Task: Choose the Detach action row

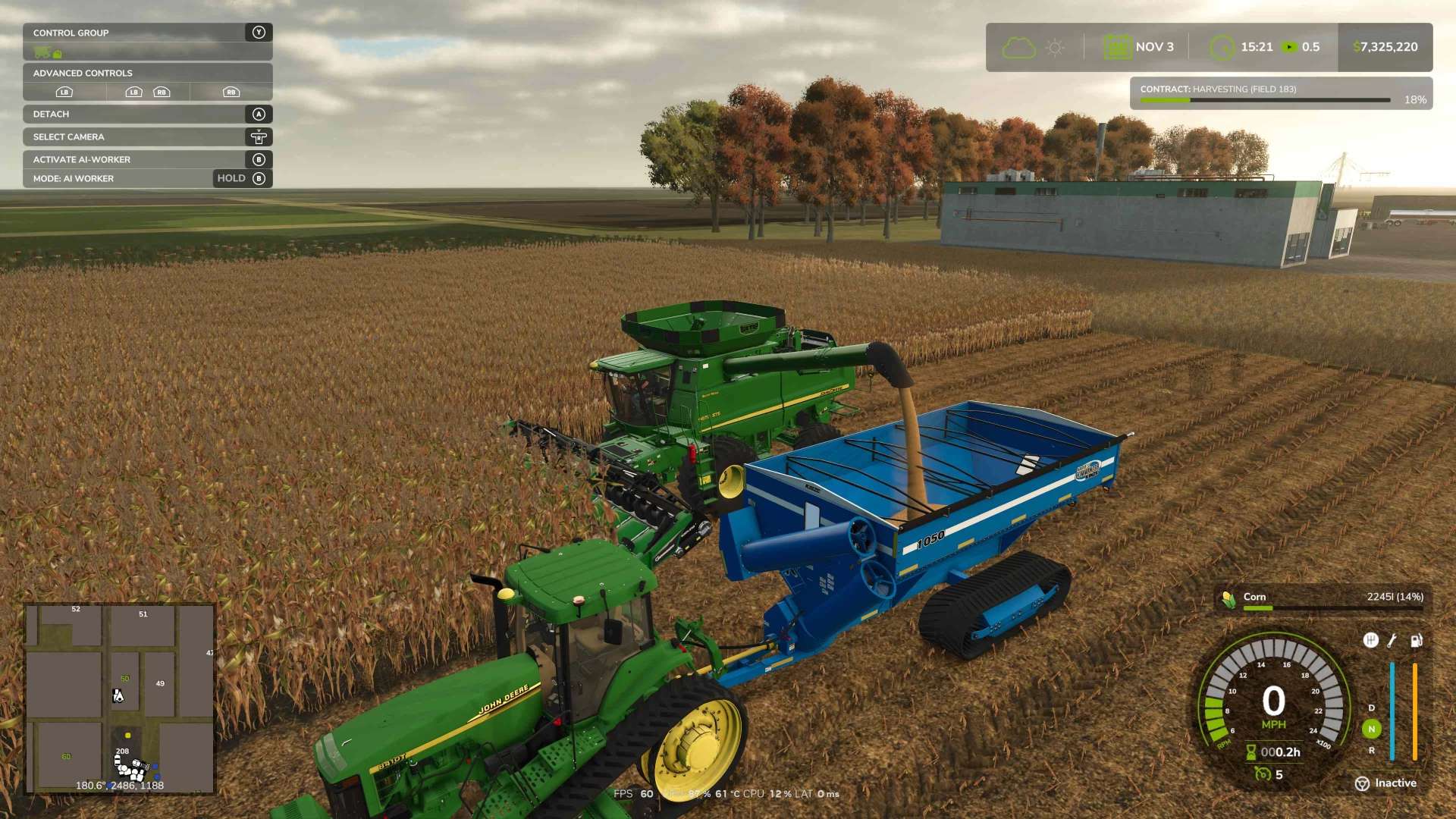Action: tap(147, 114)
